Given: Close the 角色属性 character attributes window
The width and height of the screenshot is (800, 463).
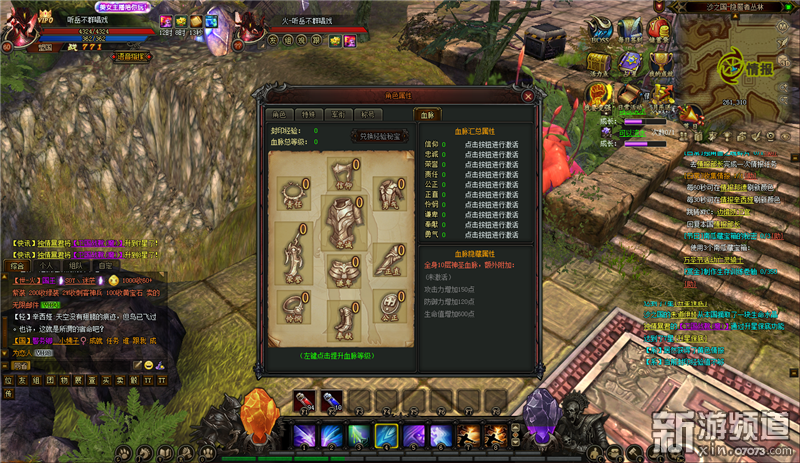Looking at the screenshot, I should [527, 97].
